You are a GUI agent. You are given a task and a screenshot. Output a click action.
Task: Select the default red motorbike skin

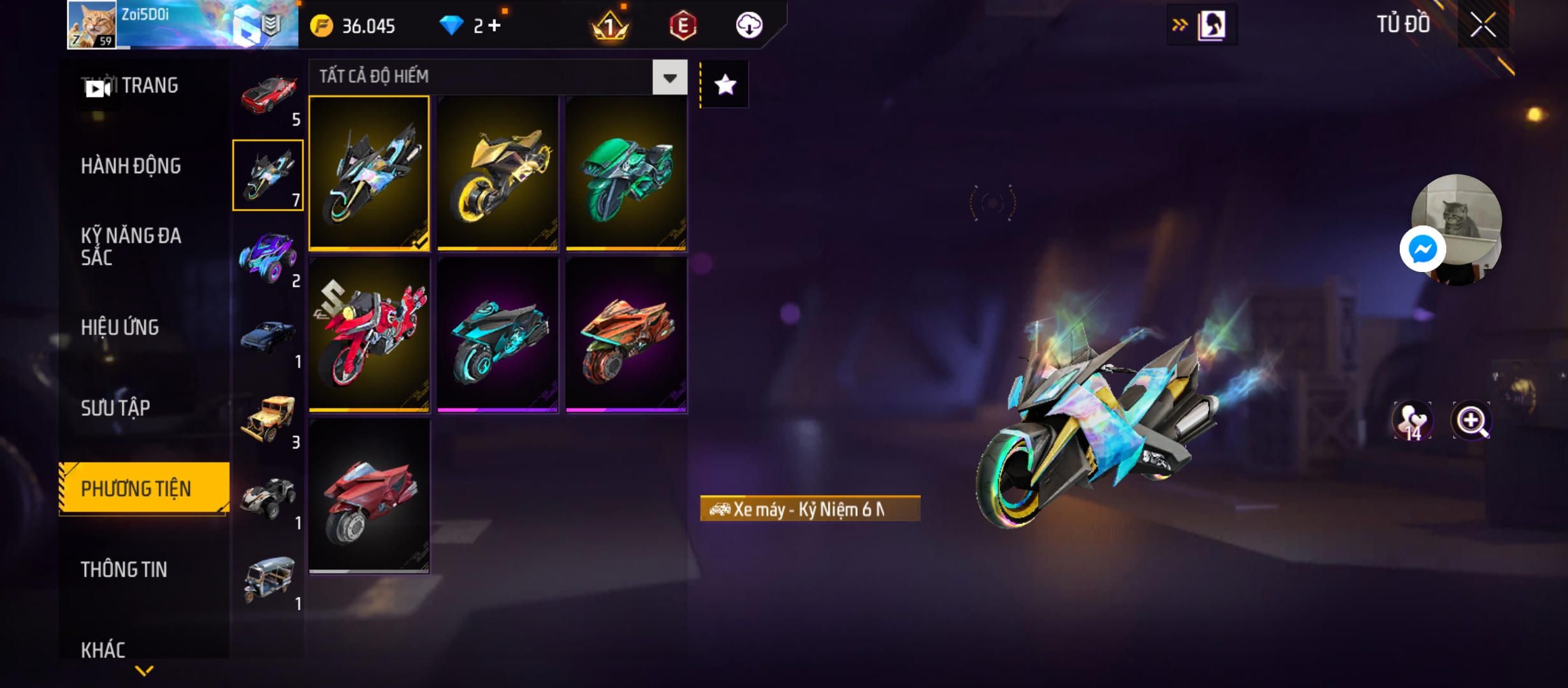[369, 496]
